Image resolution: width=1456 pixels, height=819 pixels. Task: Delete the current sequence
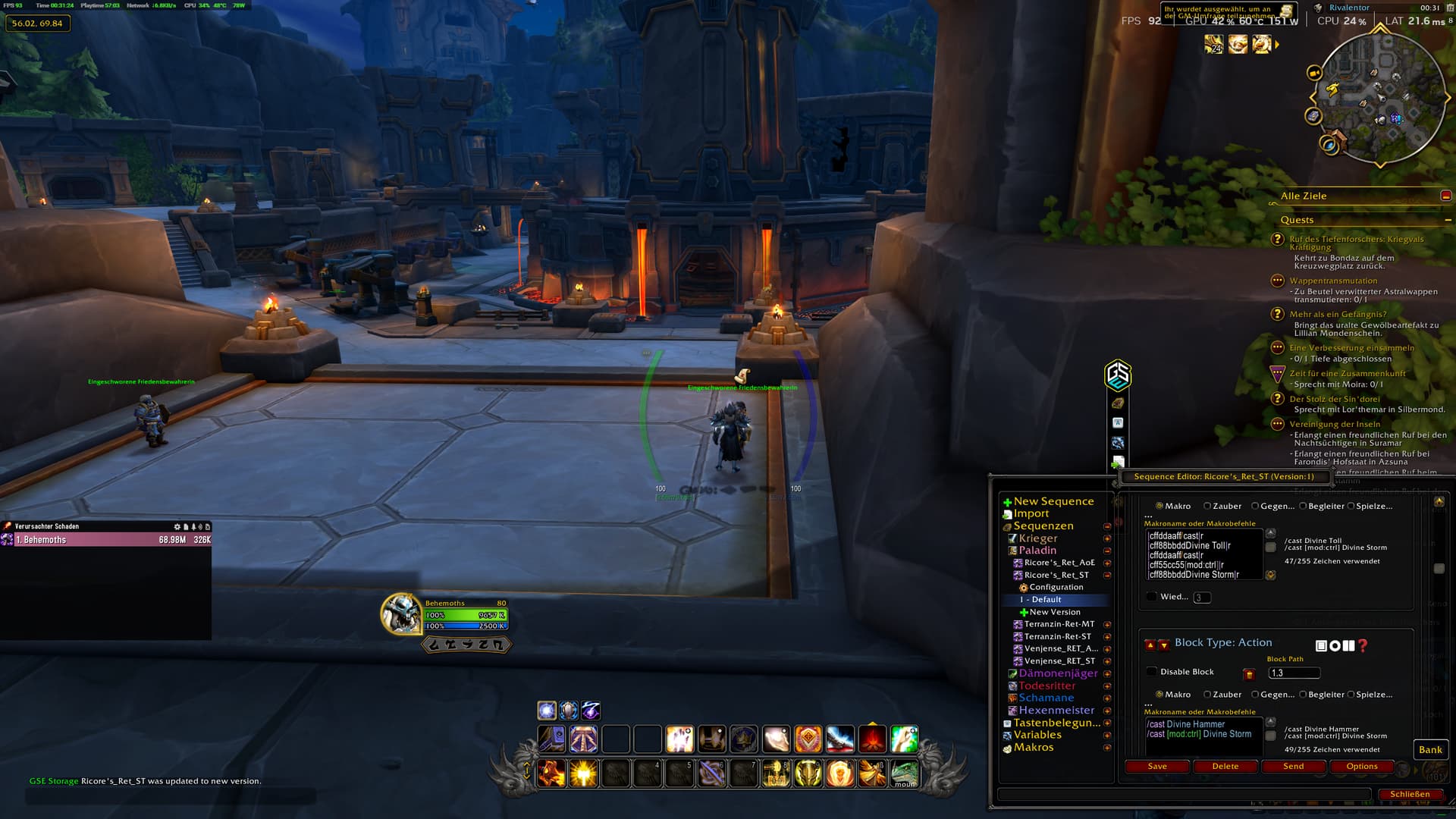tap(1225, 767)
